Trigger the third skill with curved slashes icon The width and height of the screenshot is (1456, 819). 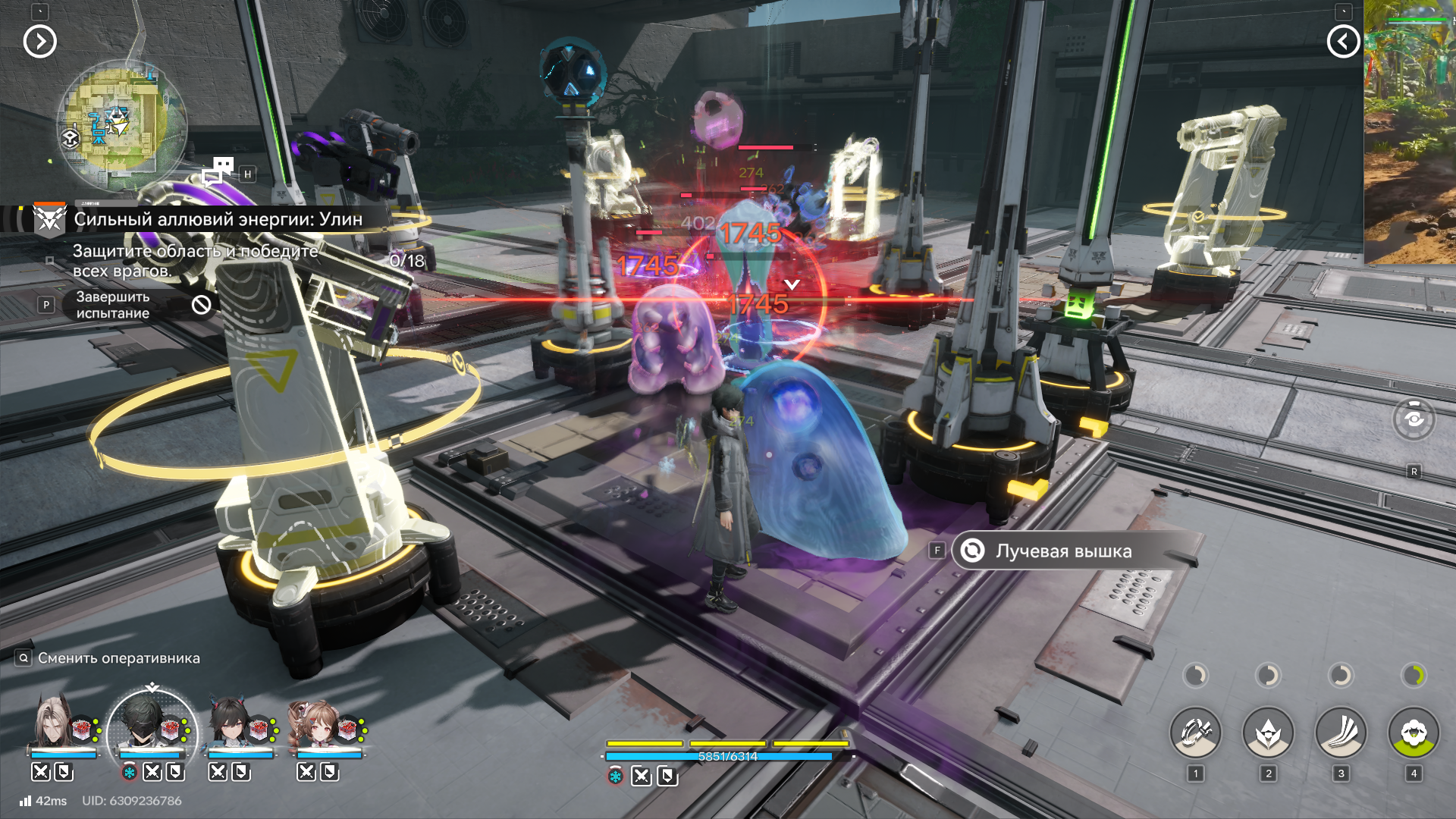click(1341, 733)
